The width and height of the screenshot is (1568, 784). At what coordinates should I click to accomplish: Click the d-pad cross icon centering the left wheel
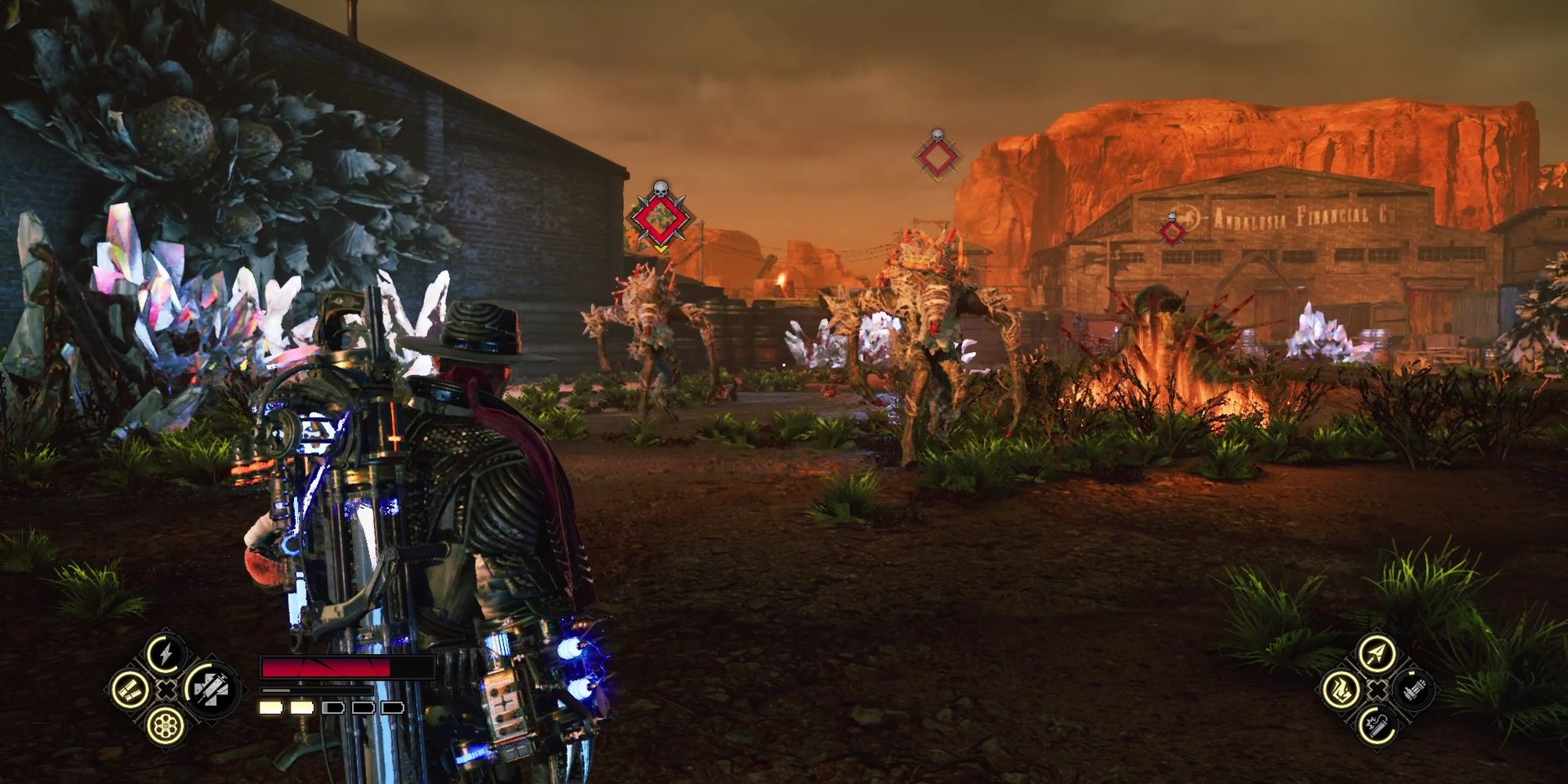pos(165,690)
